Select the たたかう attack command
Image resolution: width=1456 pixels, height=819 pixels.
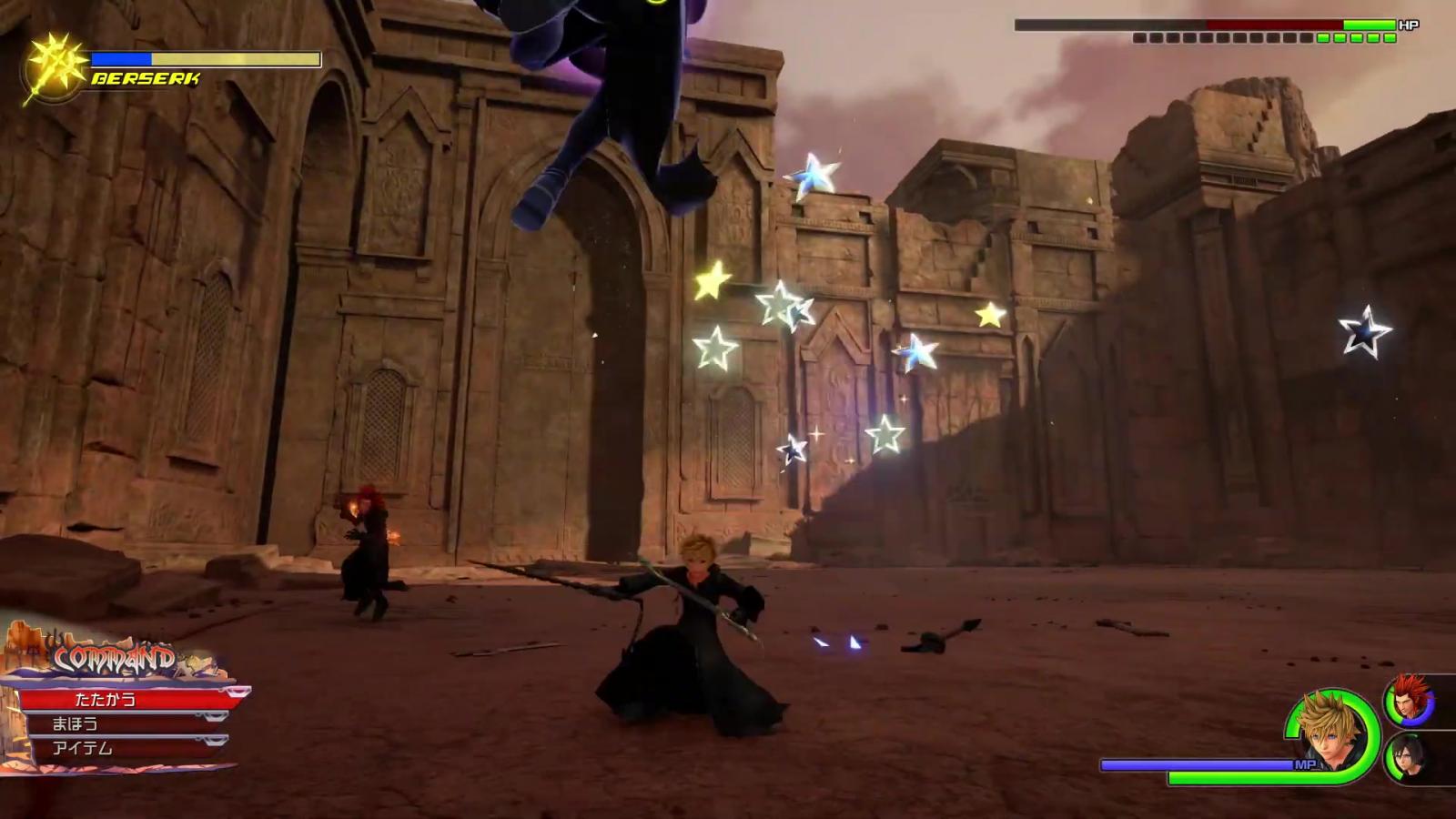pos(127,699)
